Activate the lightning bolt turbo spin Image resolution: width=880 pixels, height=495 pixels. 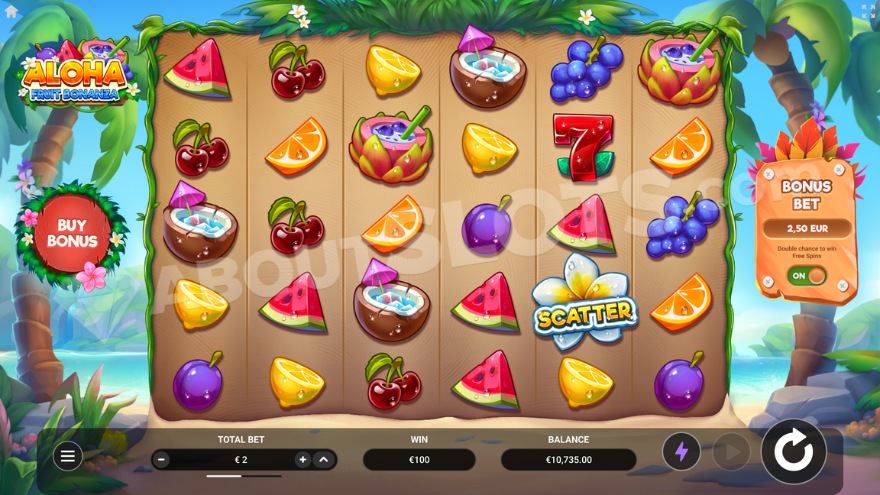[x=682, y=452]
